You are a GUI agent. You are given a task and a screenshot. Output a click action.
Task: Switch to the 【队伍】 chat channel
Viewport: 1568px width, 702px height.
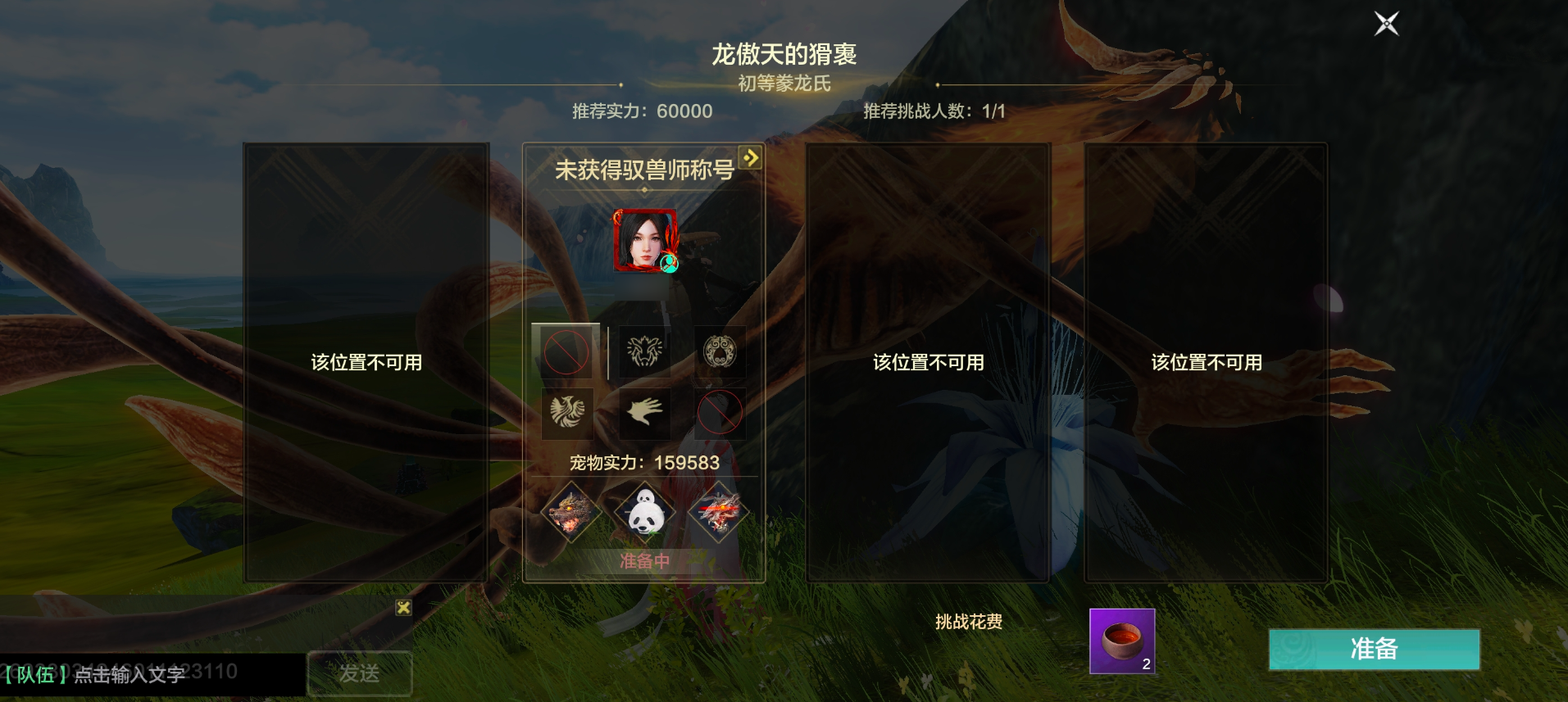(x=37, y=674)
